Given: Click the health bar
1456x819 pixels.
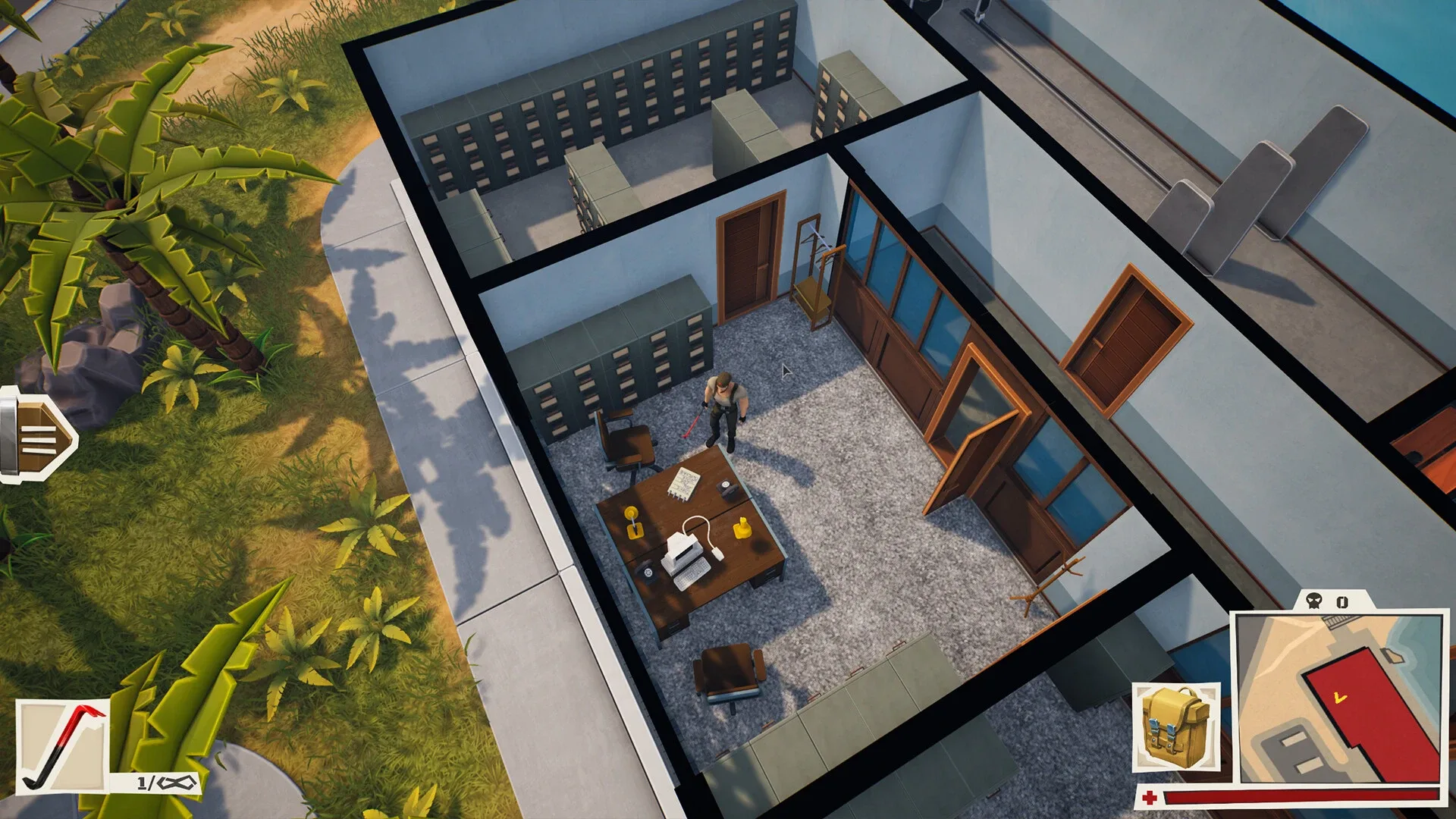Looking at the screenshot, I should pos(1289,796).
